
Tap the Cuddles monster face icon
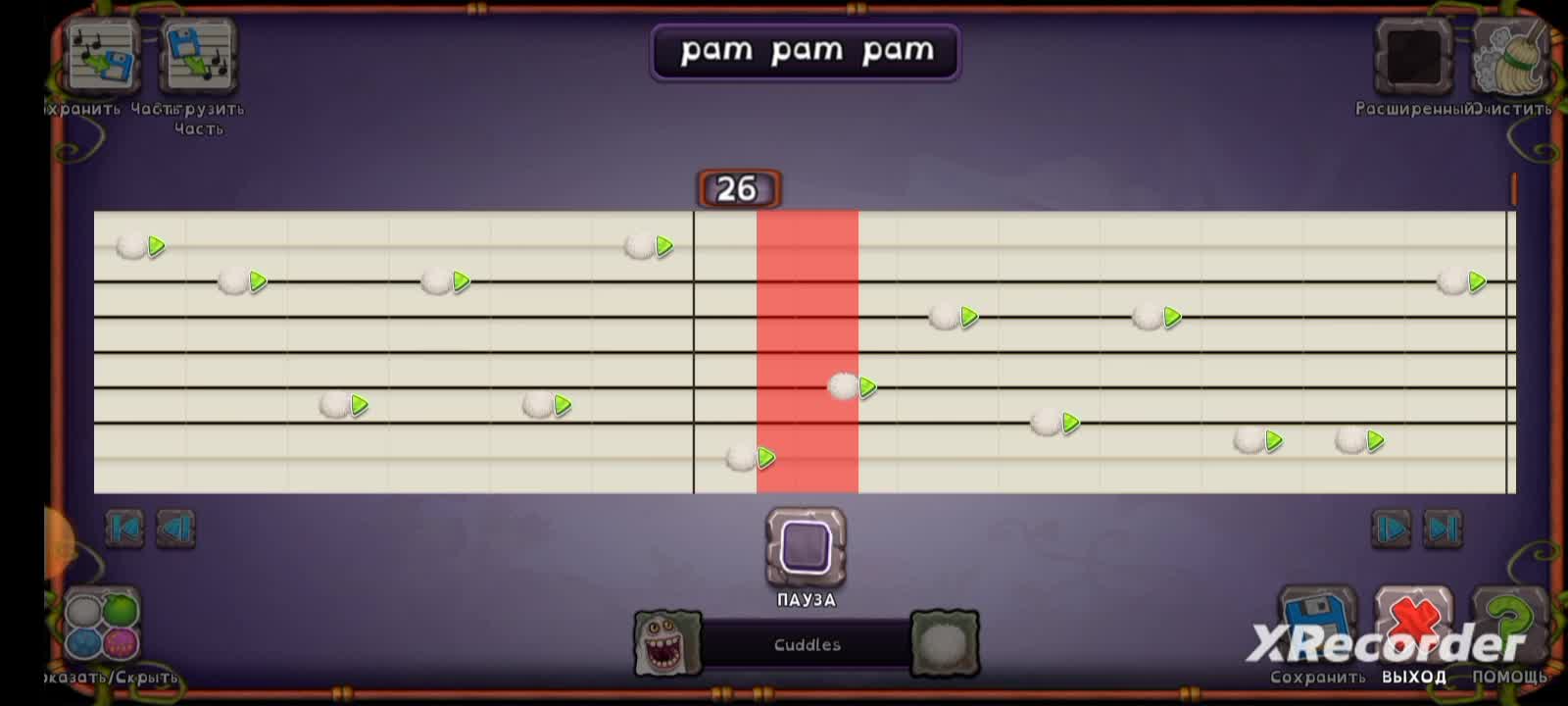668,643
